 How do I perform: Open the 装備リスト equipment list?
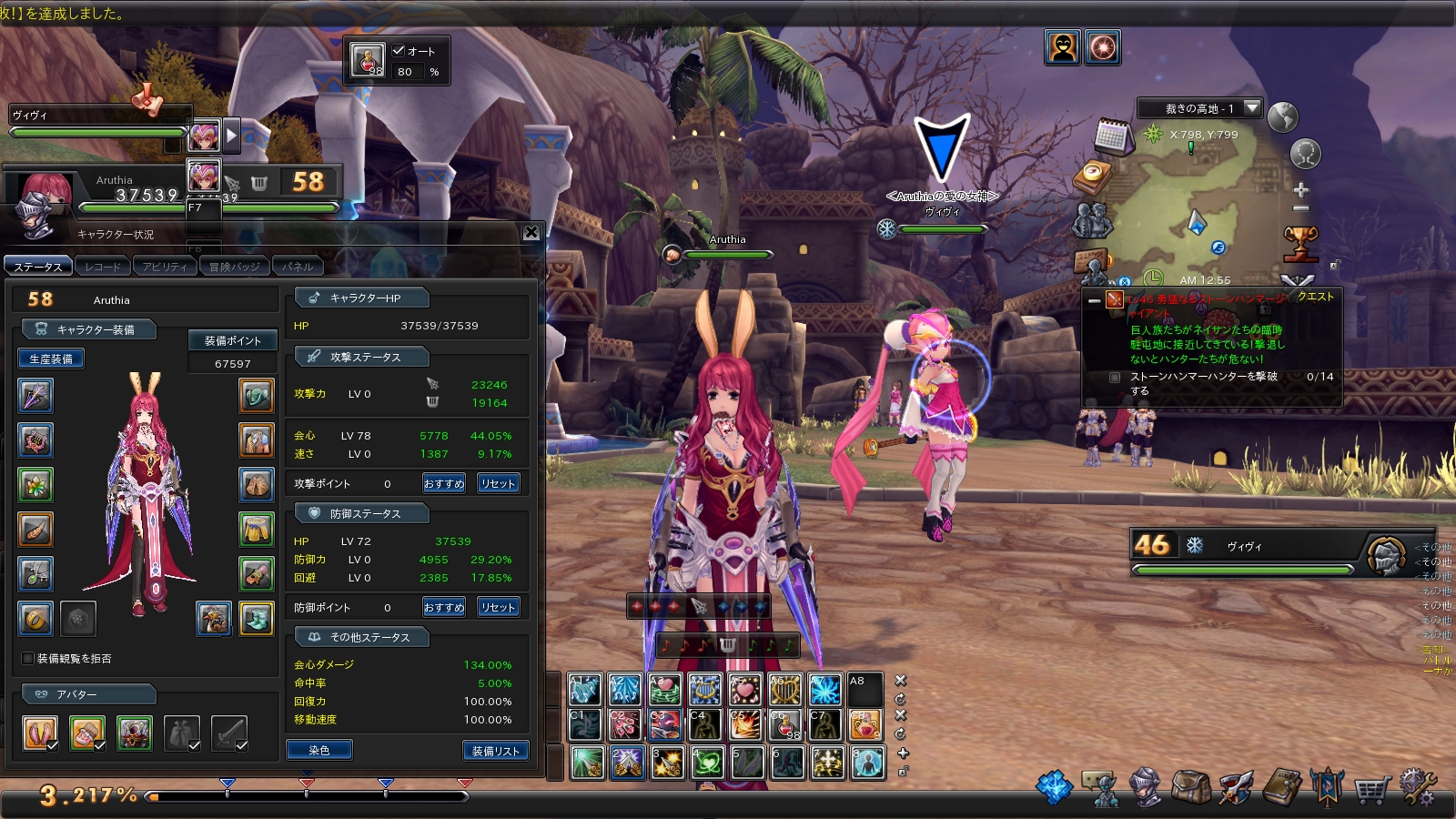click(x=495, y=750)
